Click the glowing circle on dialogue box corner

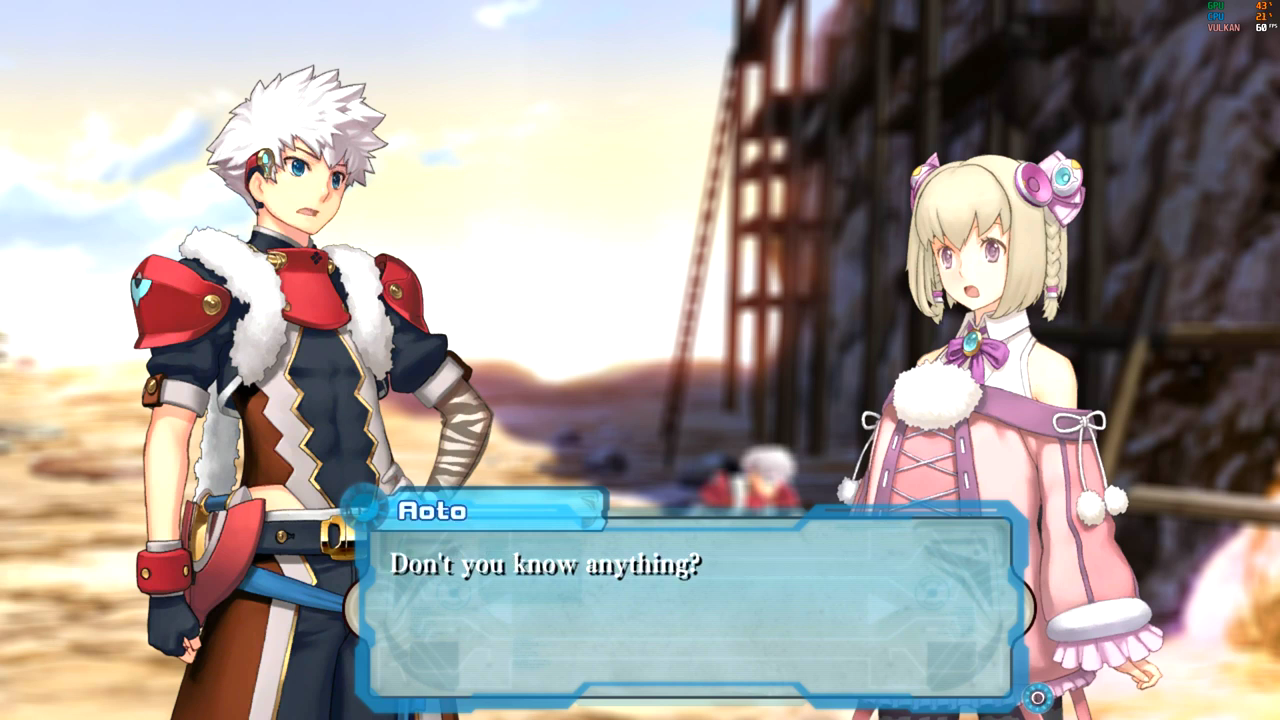[x=1038, y=697]
